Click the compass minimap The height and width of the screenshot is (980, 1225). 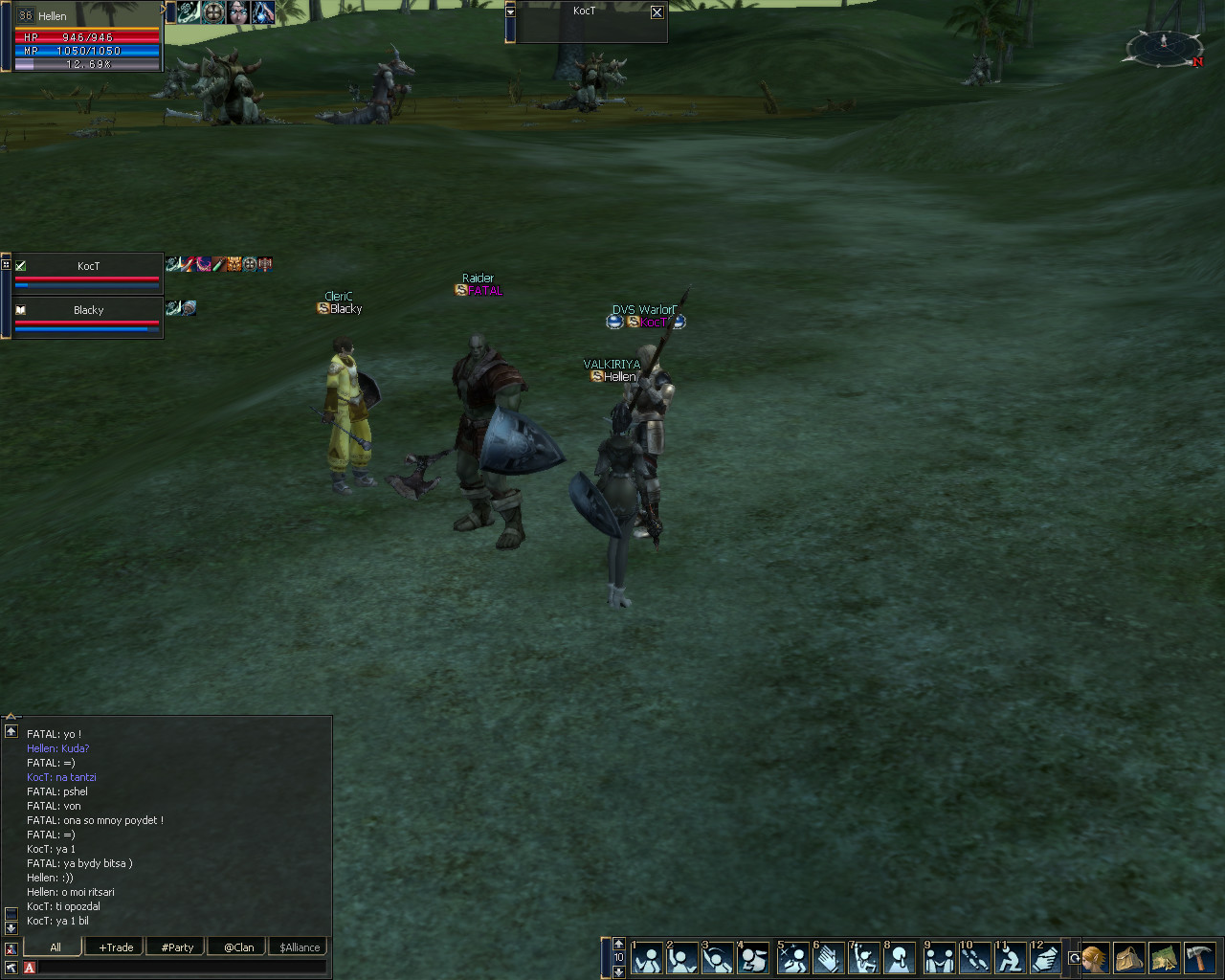coord(1164,48)
